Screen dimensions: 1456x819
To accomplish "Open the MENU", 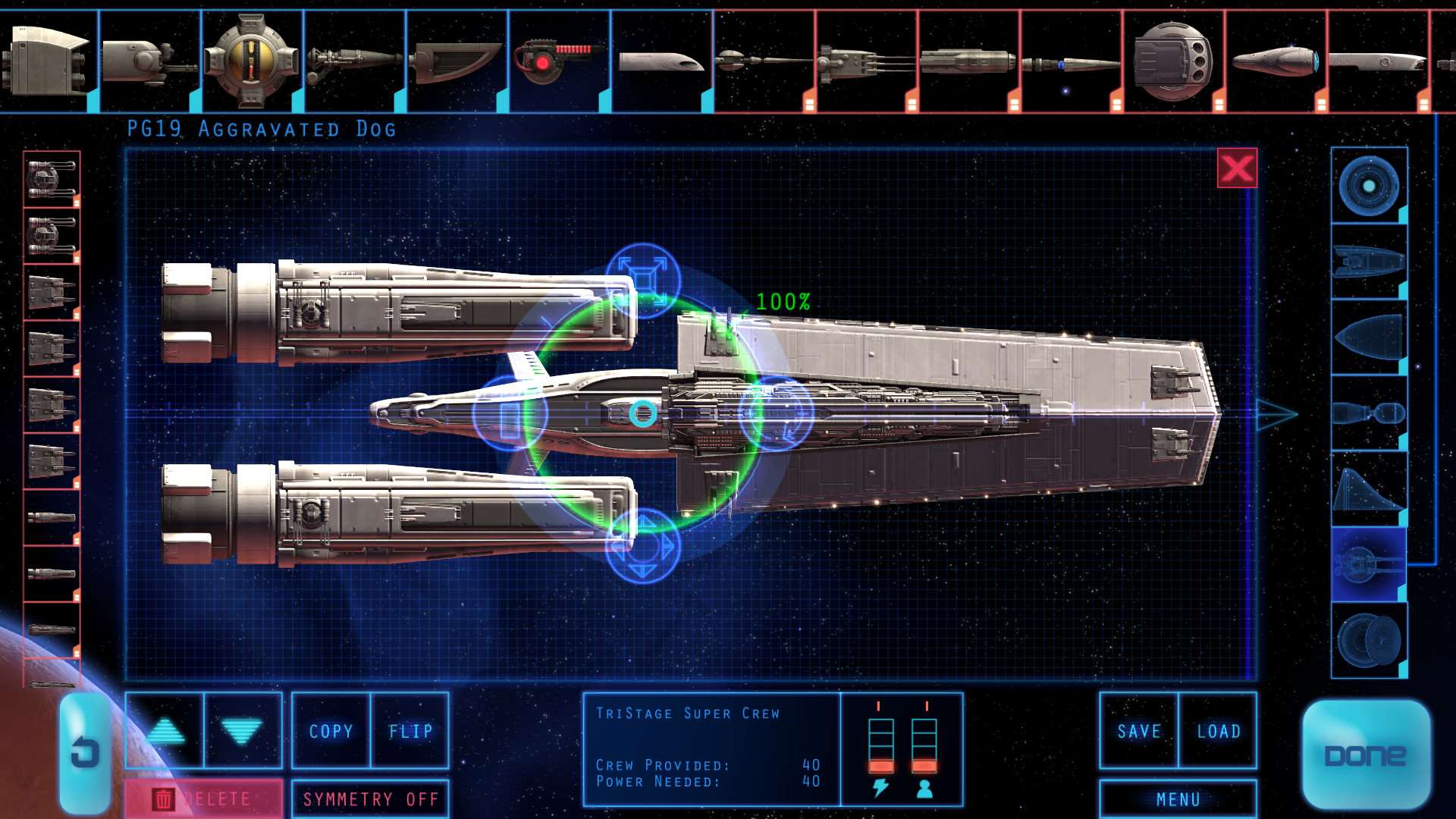I will [1178, 799].
